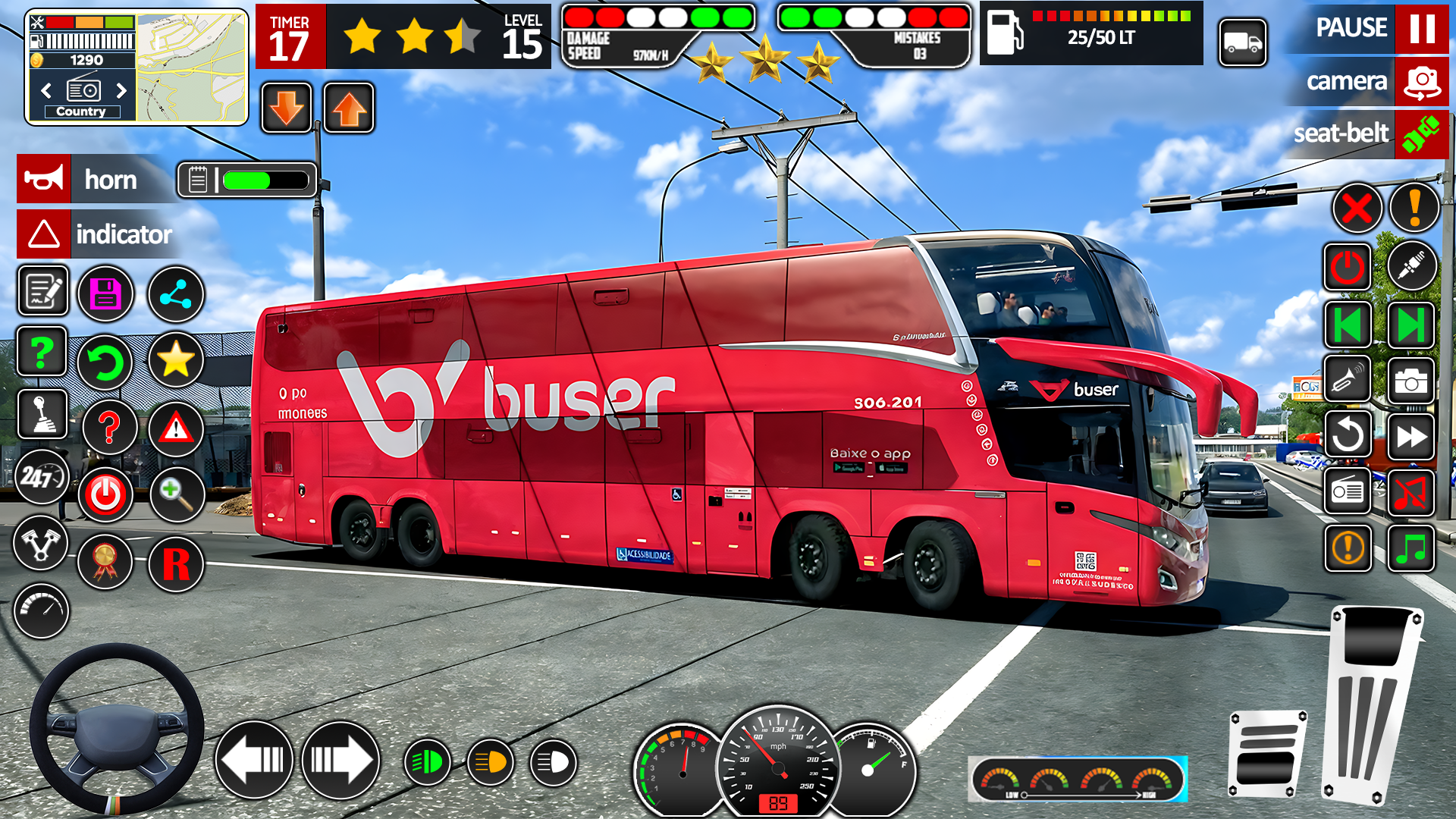
Task: Pause the game with the PAUSE button
Action: (x=1421, y=29)
